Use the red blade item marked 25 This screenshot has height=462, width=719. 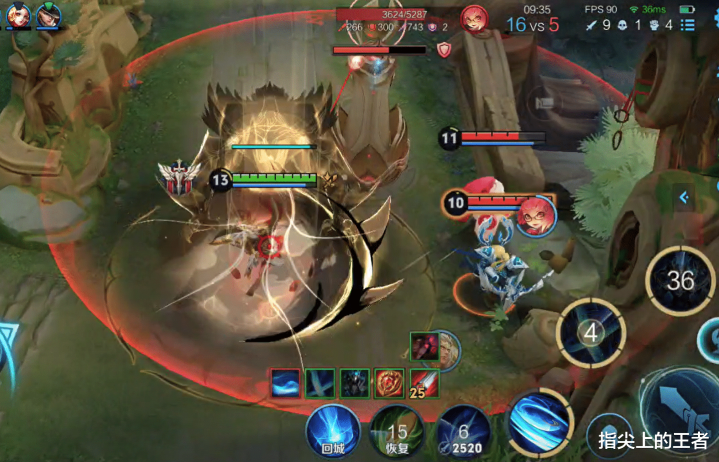(424, 383)
